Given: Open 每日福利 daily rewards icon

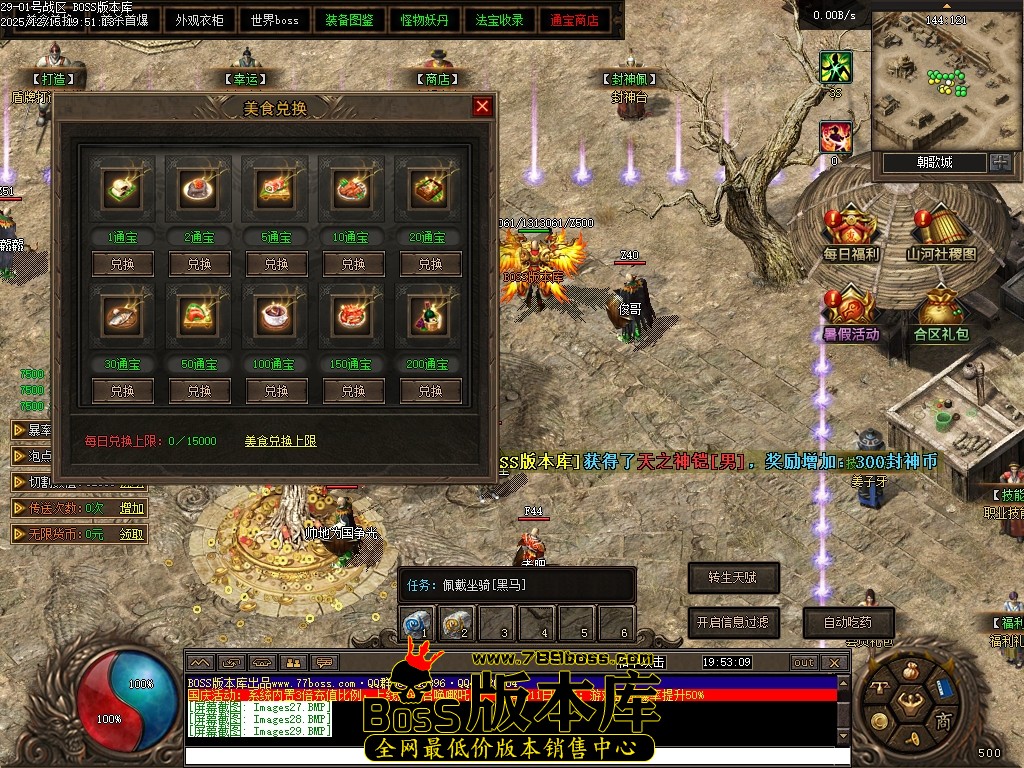Looking at the screenshot, I should click(x=850, y=235).
